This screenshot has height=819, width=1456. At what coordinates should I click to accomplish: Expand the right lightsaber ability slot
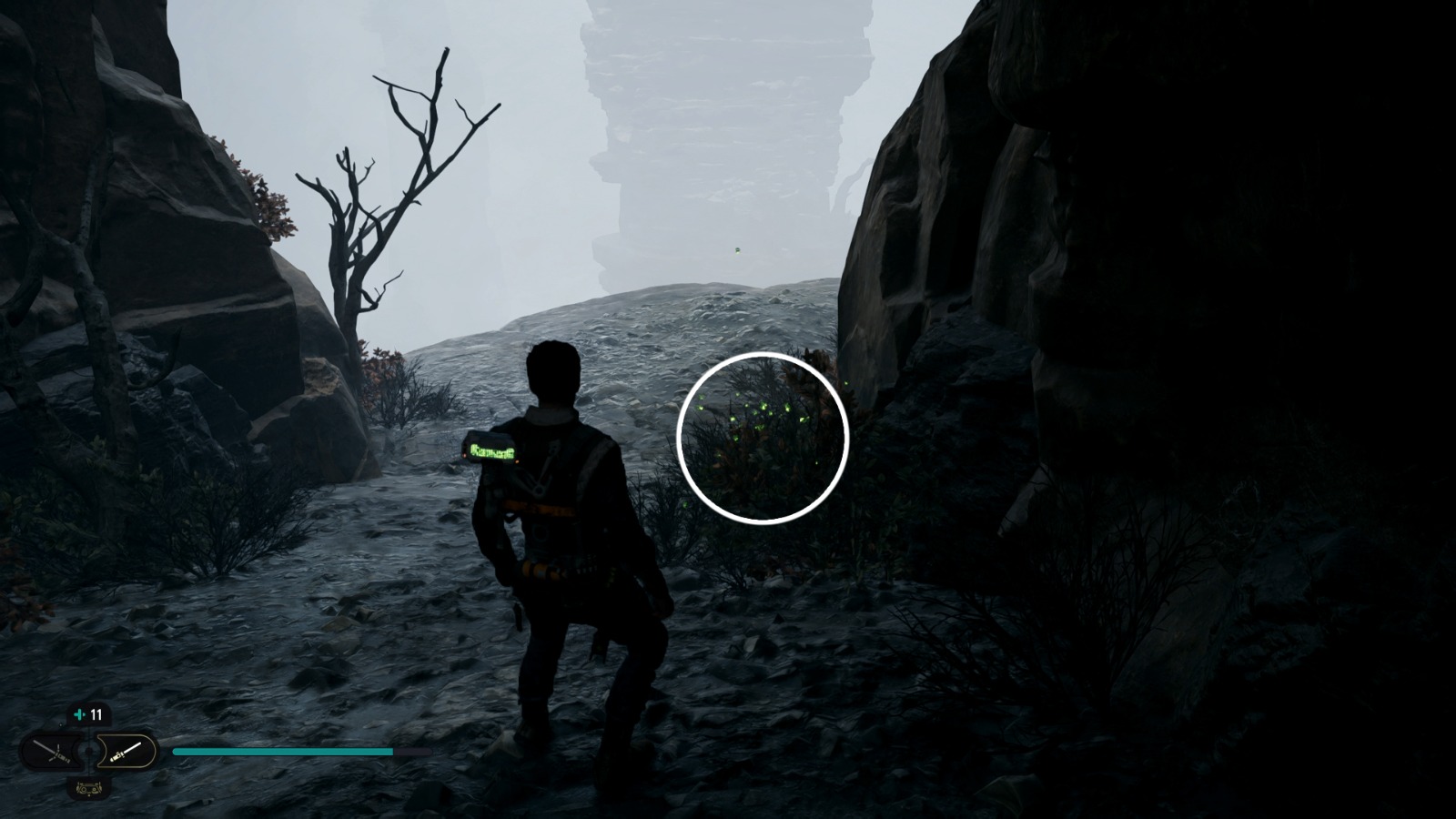click(127, 753)
